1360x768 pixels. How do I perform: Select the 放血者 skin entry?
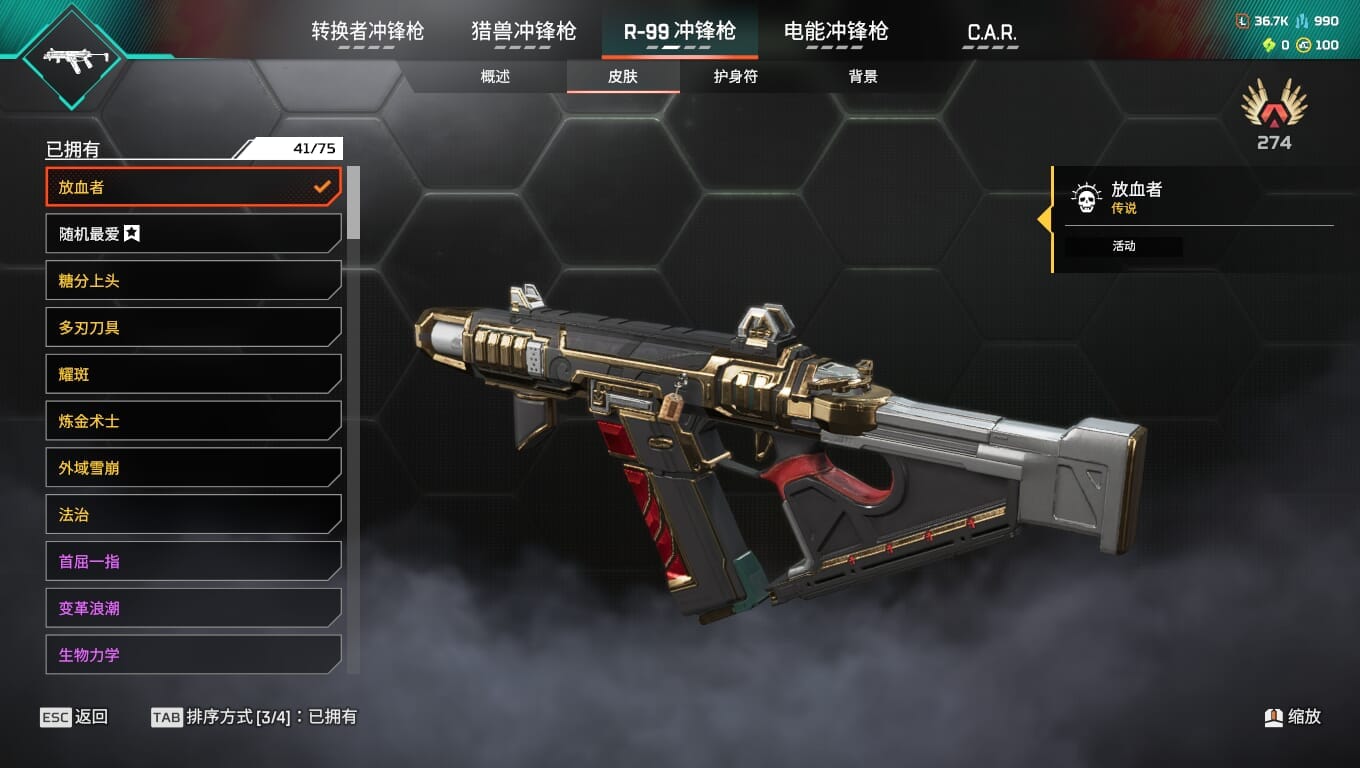click(x=193, y=187)
